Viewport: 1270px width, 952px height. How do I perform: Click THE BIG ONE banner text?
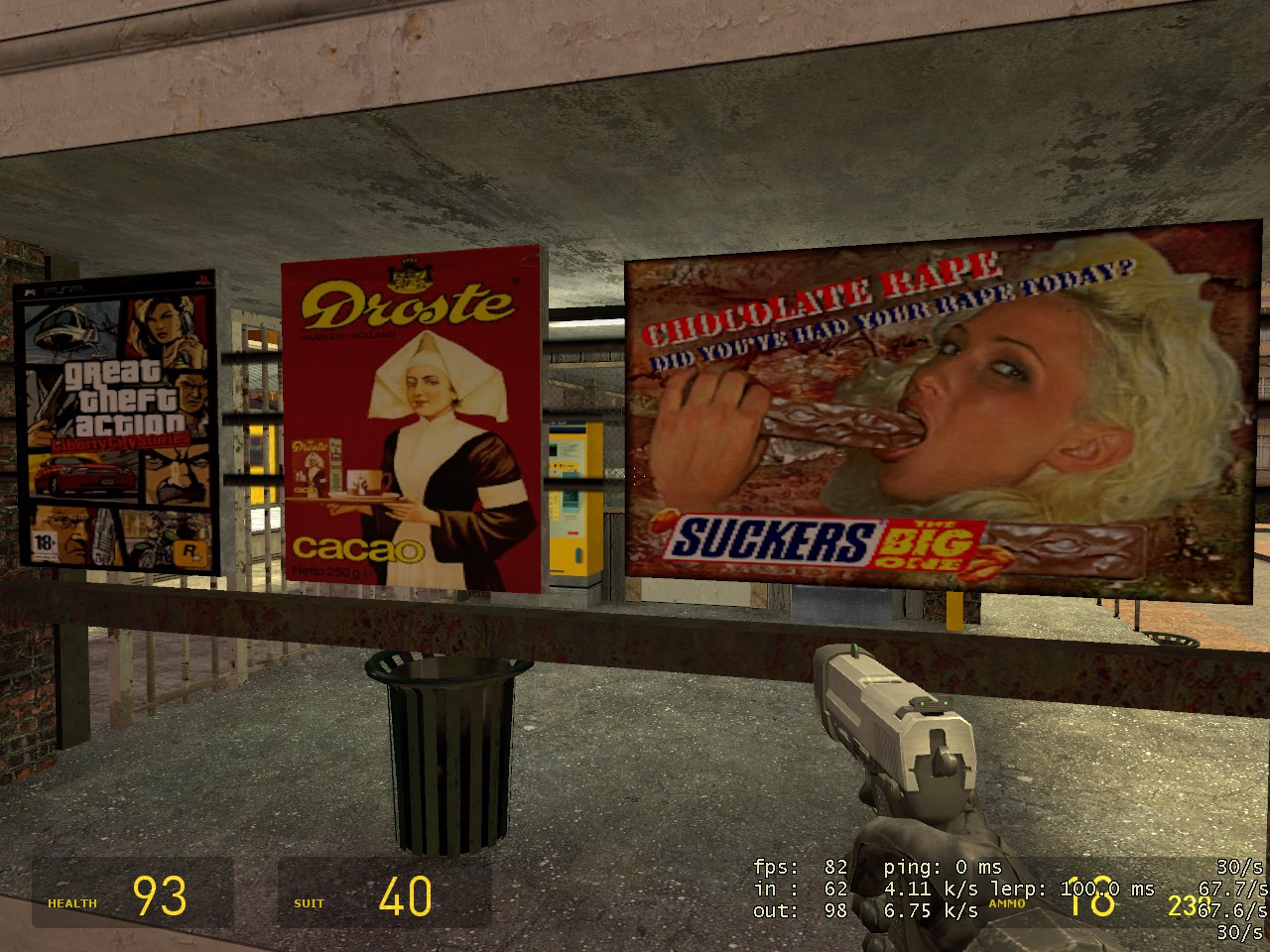928,545
